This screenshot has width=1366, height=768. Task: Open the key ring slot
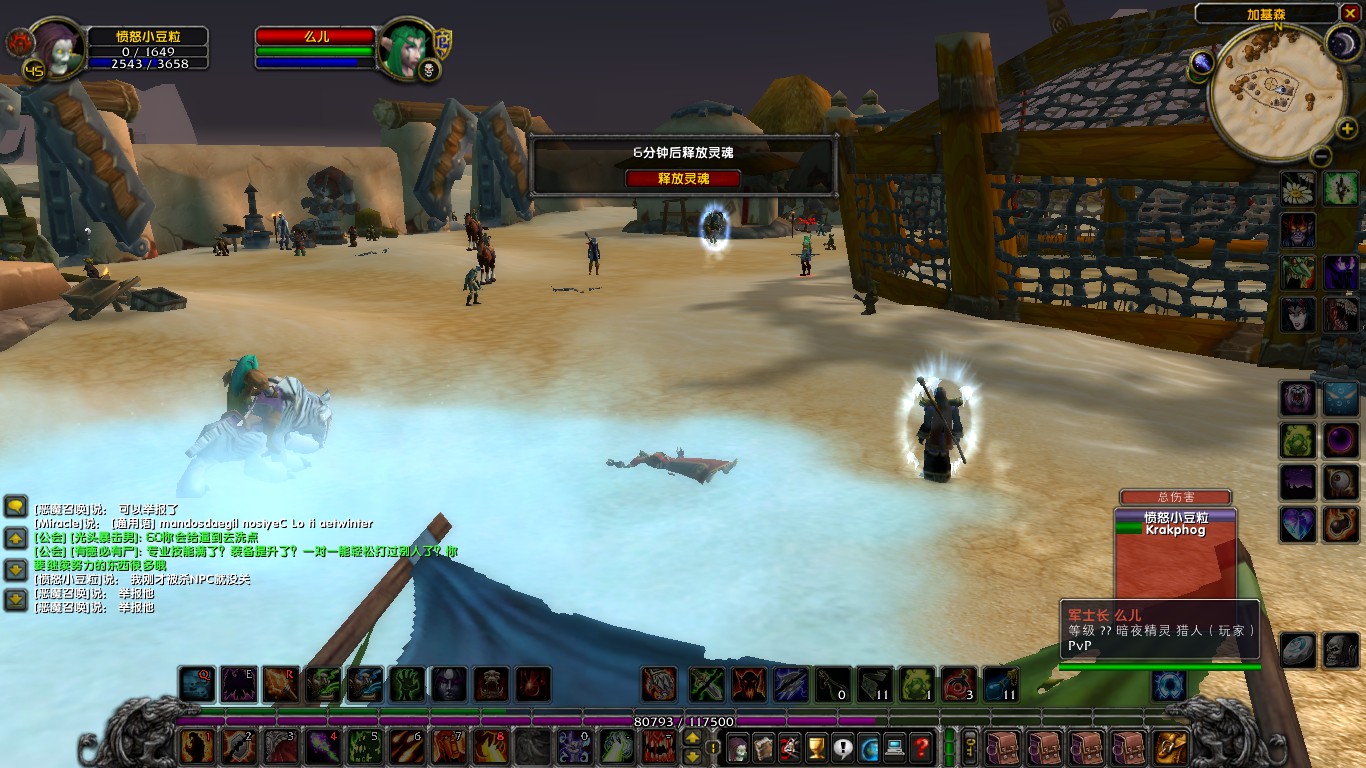pyautogui.click(x=969, y=747)
